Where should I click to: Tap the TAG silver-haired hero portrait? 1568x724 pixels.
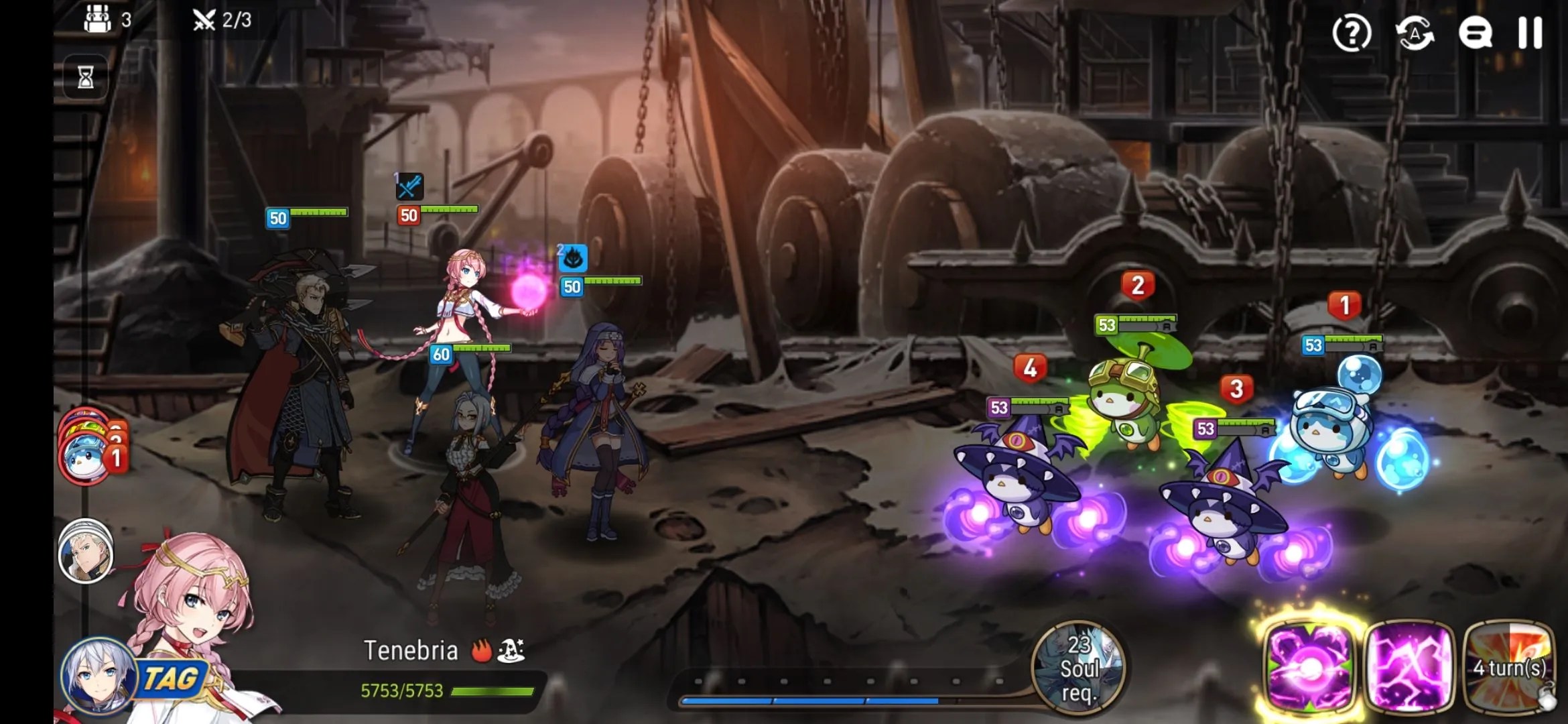coord(98,676)
